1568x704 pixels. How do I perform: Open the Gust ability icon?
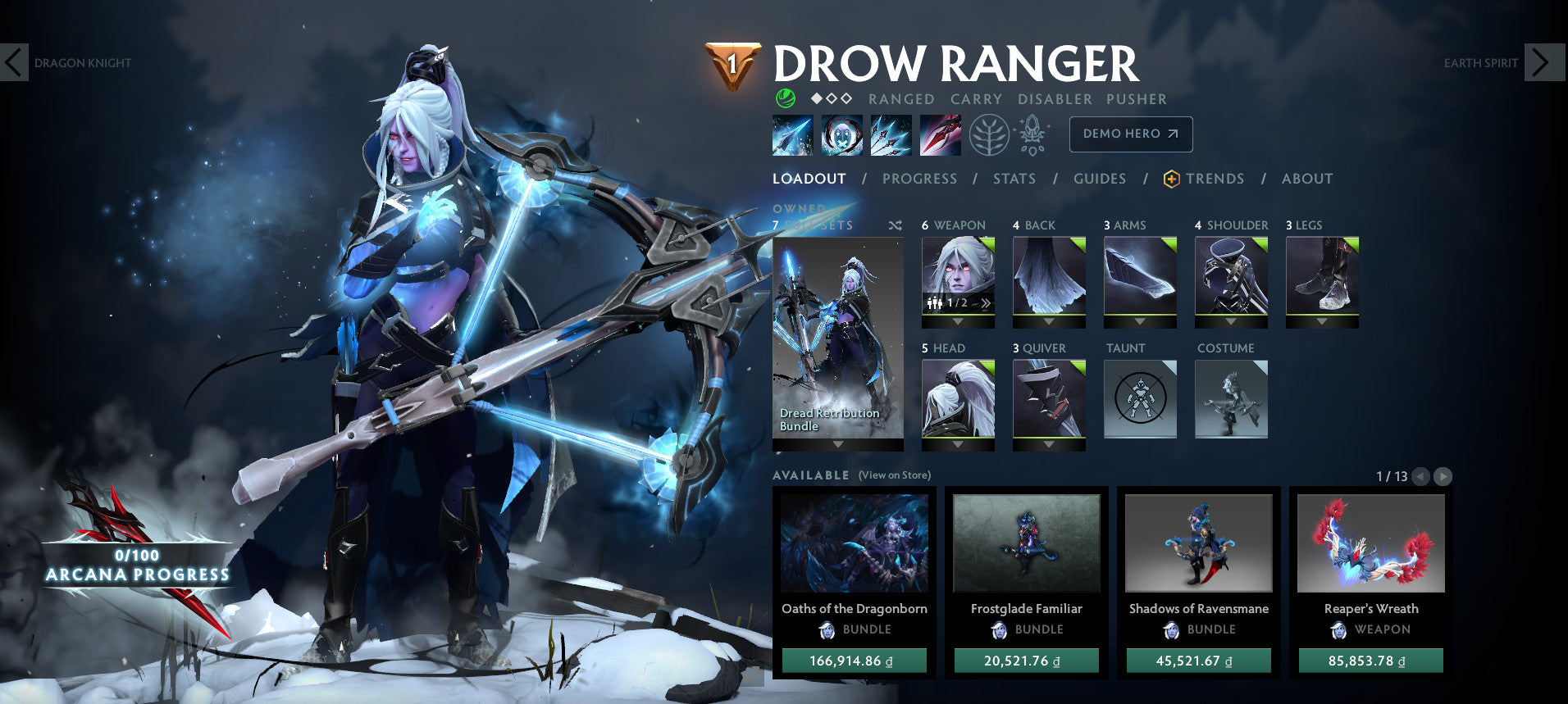(x=841, y=135)
